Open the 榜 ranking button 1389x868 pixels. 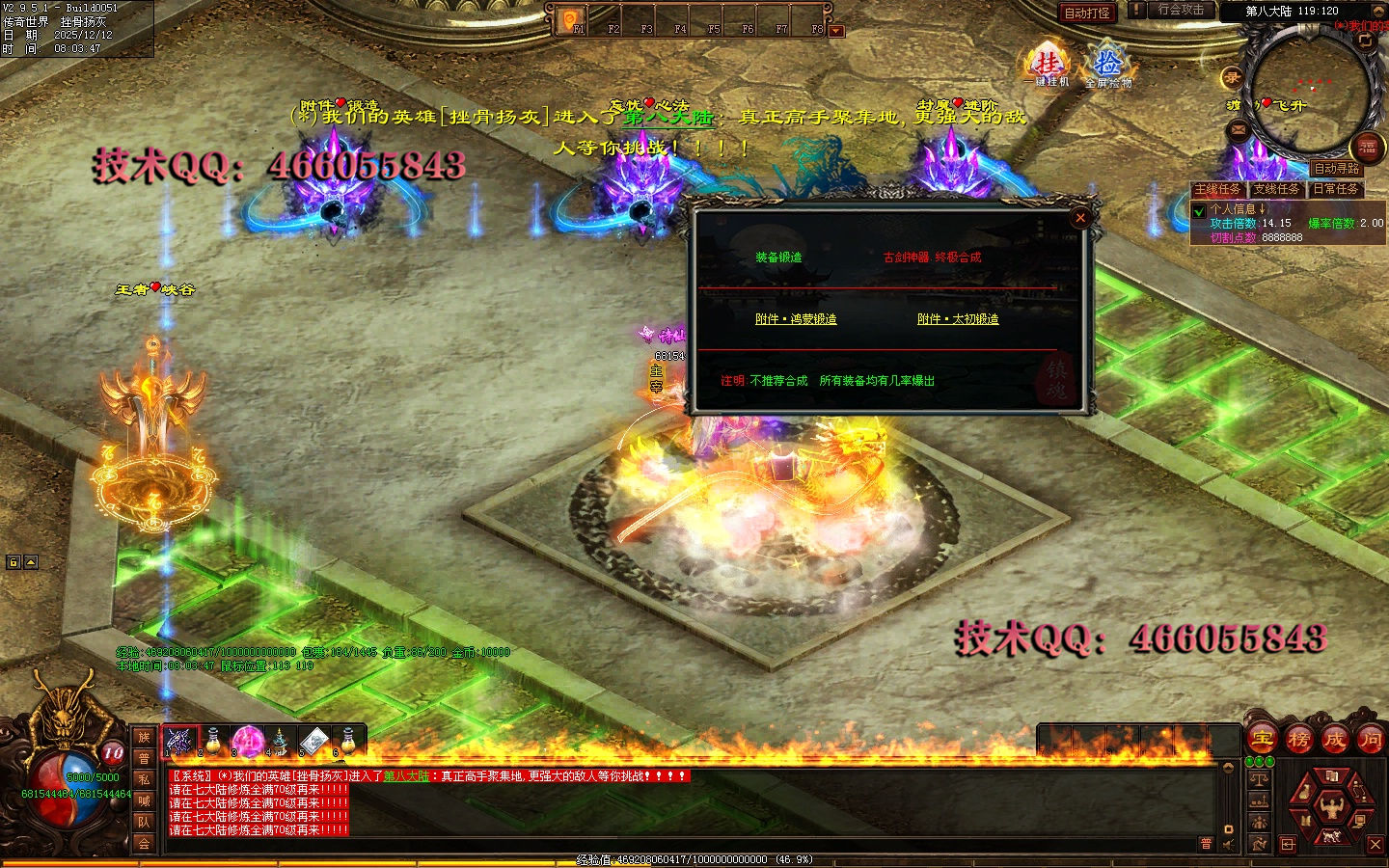click(x=1298, y=740)
